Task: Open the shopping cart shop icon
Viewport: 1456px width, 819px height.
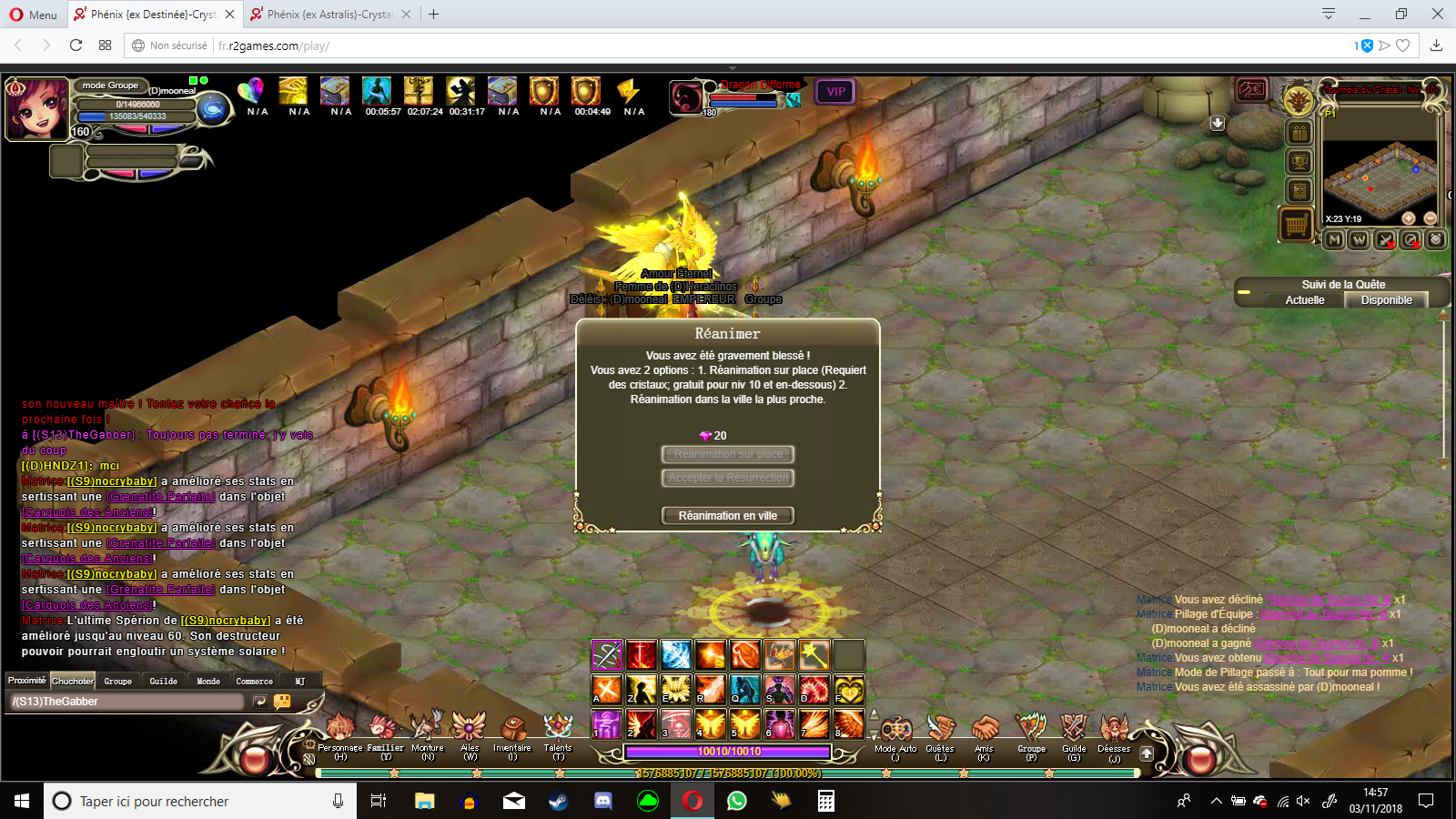Action: tap(1297, 223)
